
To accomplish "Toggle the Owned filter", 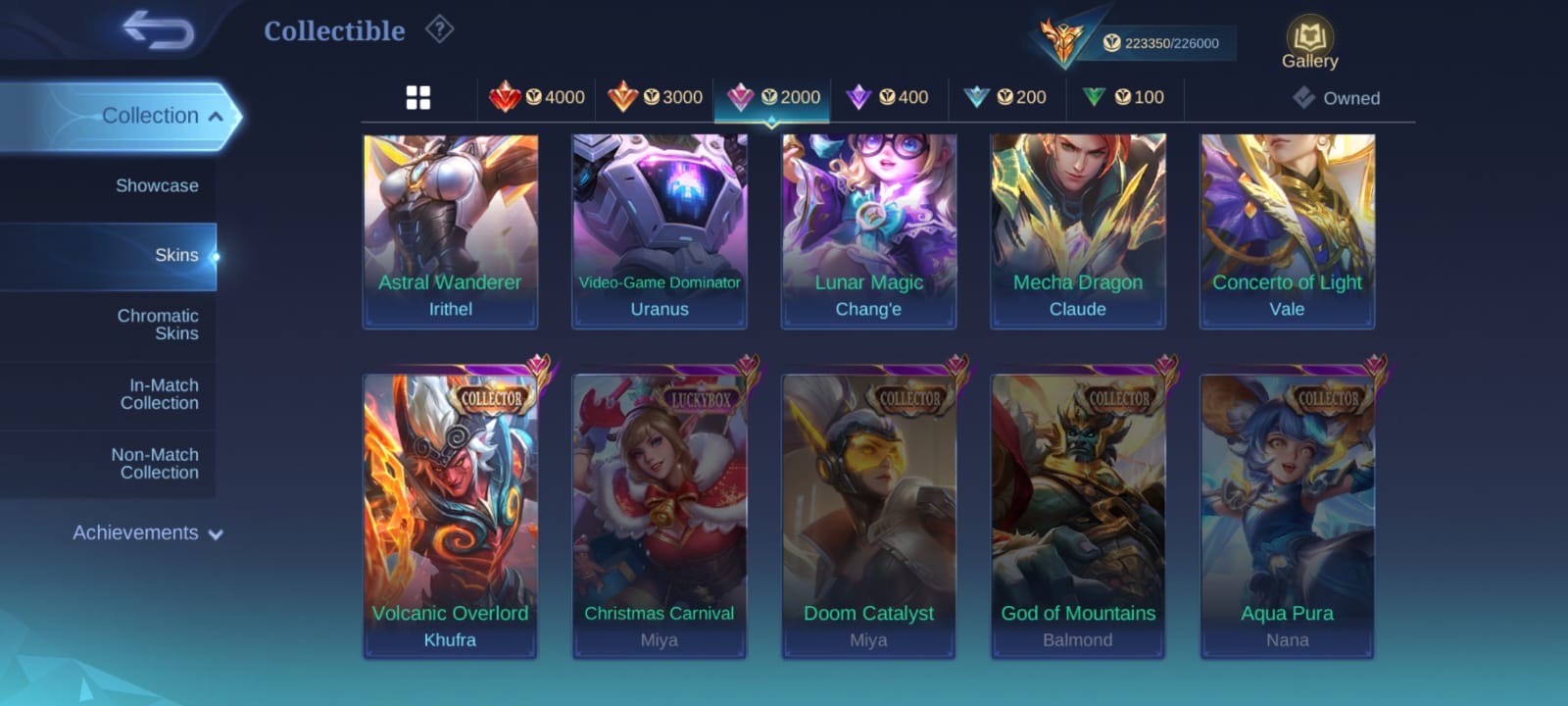I will coord(1337,98).
